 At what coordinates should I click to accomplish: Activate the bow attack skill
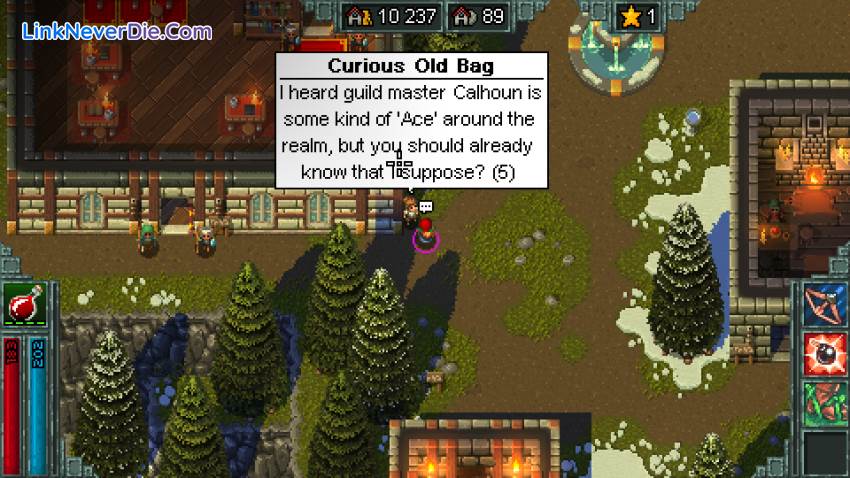pyautogui.click(x=824, y=305)
